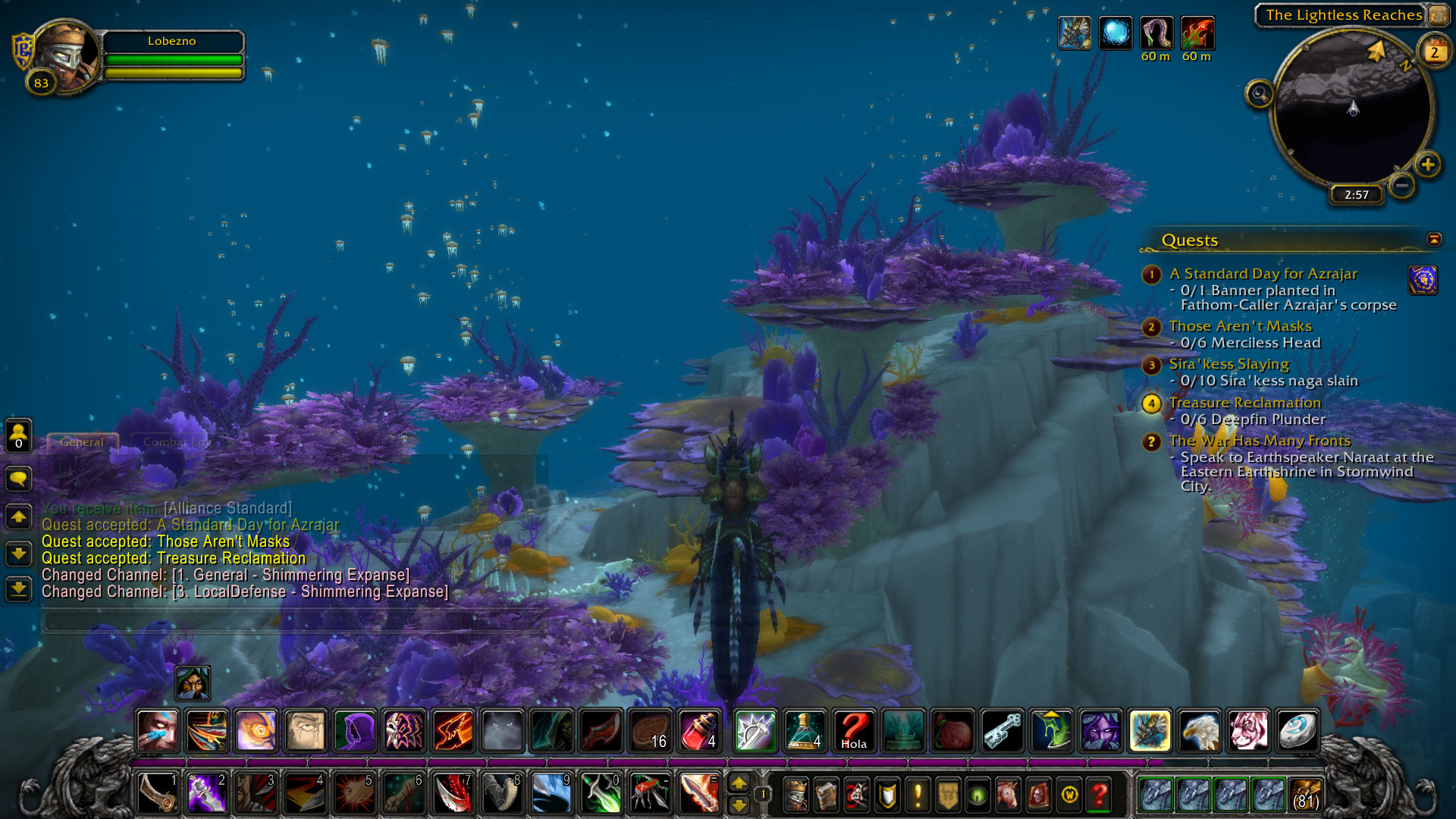The height and width of the screenshot is (819, 1456).
Task: Click the seahorse mount buff icon
Action: click(x=1075, y=33)
